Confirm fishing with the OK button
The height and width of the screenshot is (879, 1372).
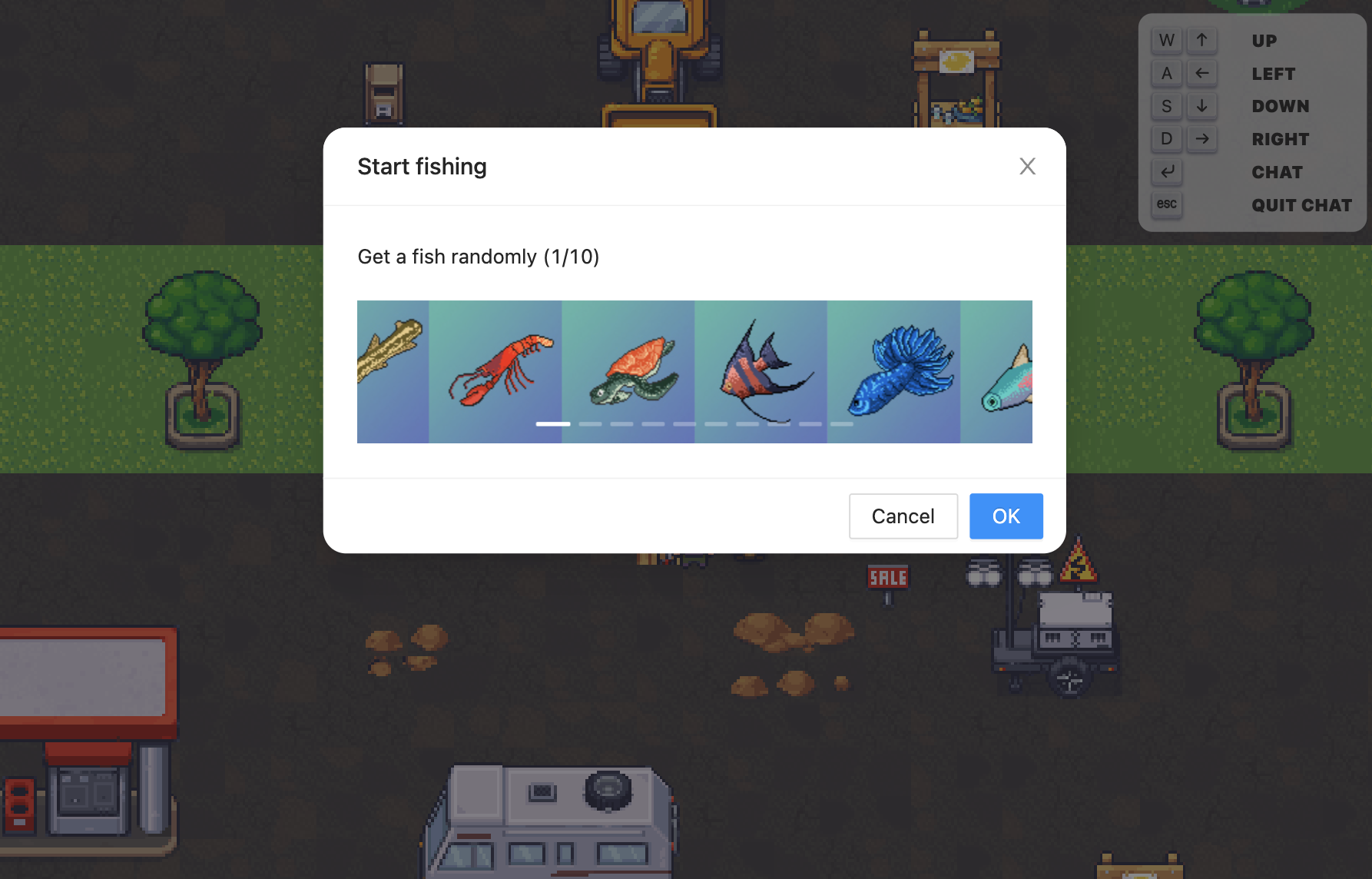(x=1006, y=516)
